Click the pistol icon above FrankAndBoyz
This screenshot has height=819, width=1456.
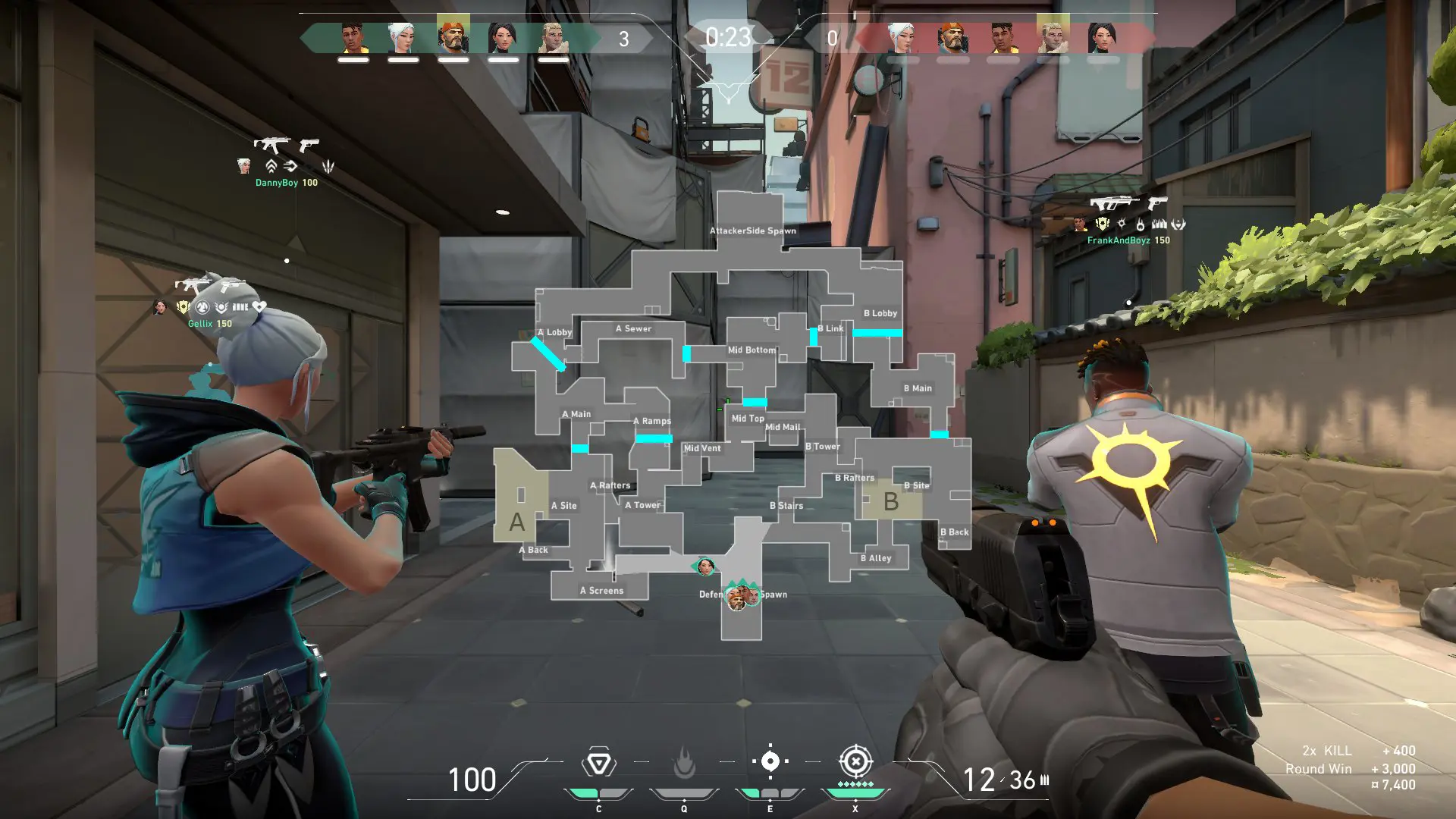[1157, 202]
